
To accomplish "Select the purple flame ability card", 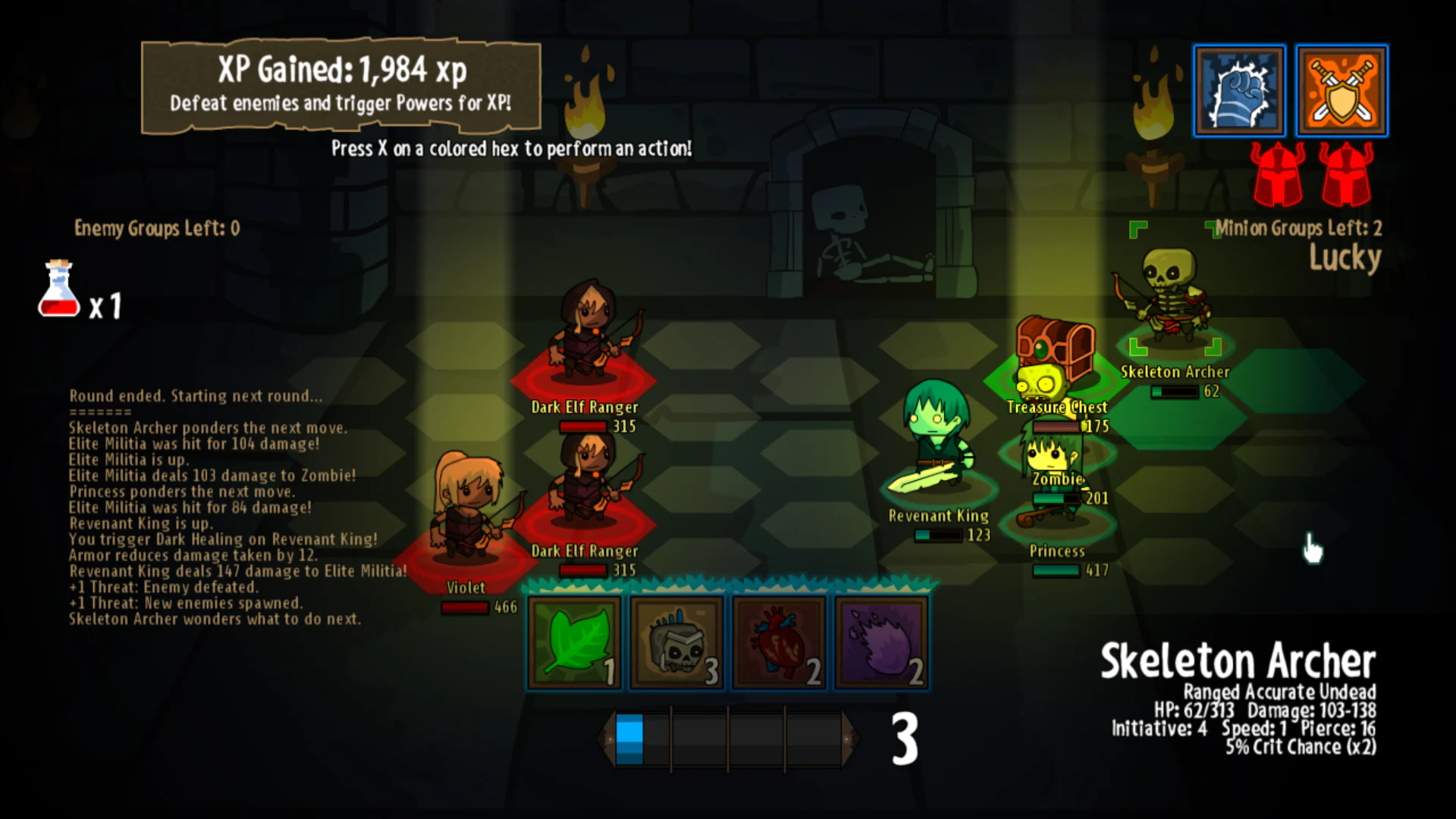I will pos(881,641).
